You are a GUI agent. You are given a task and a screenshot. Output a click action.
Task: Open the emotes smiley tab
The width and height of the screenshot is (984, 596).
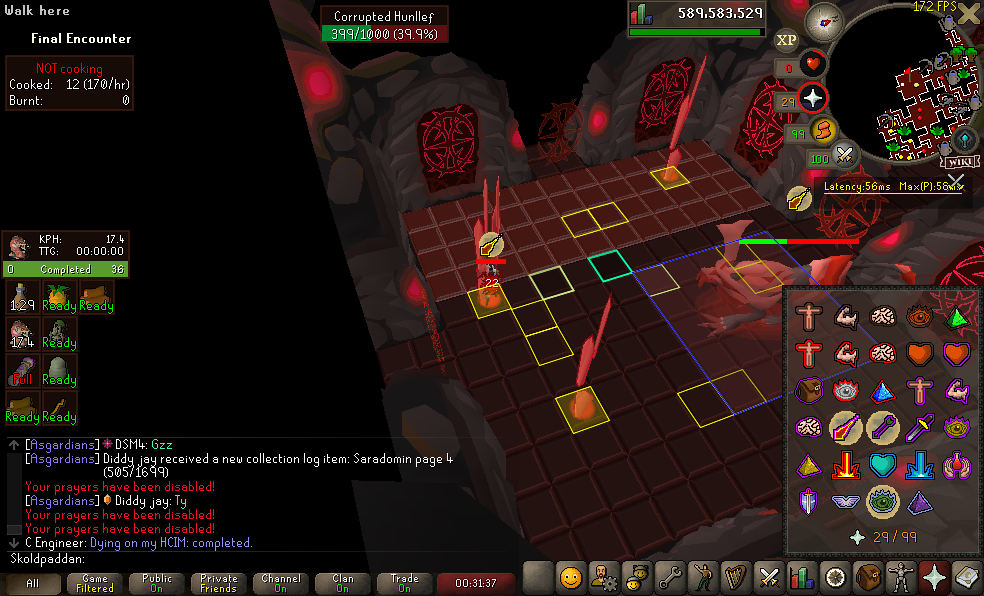pyautogui.click(x=571, y=577)
